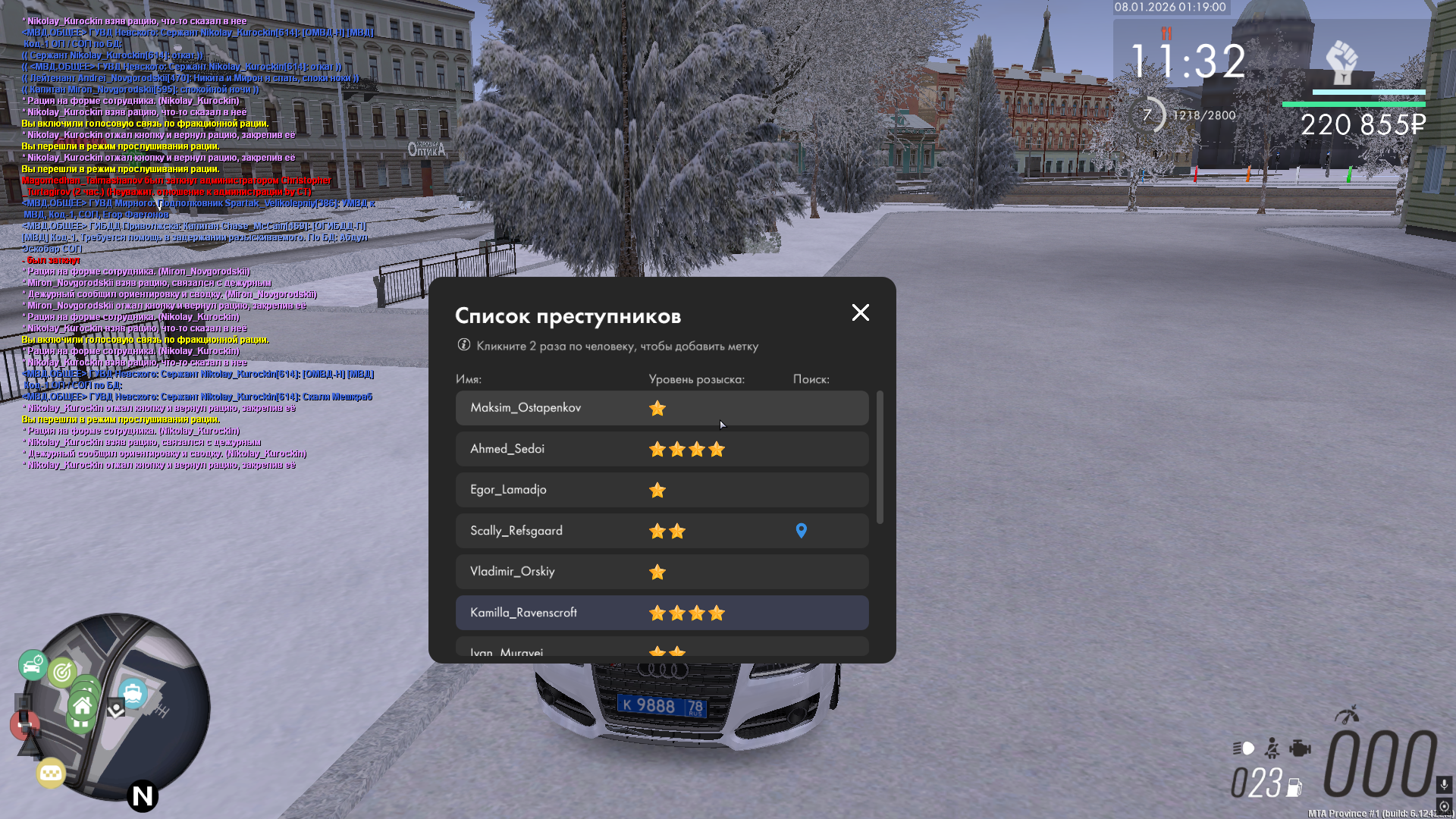Select the green target marker on minimap
This screenshot has height=819, width=1456.
click(62, 671)
